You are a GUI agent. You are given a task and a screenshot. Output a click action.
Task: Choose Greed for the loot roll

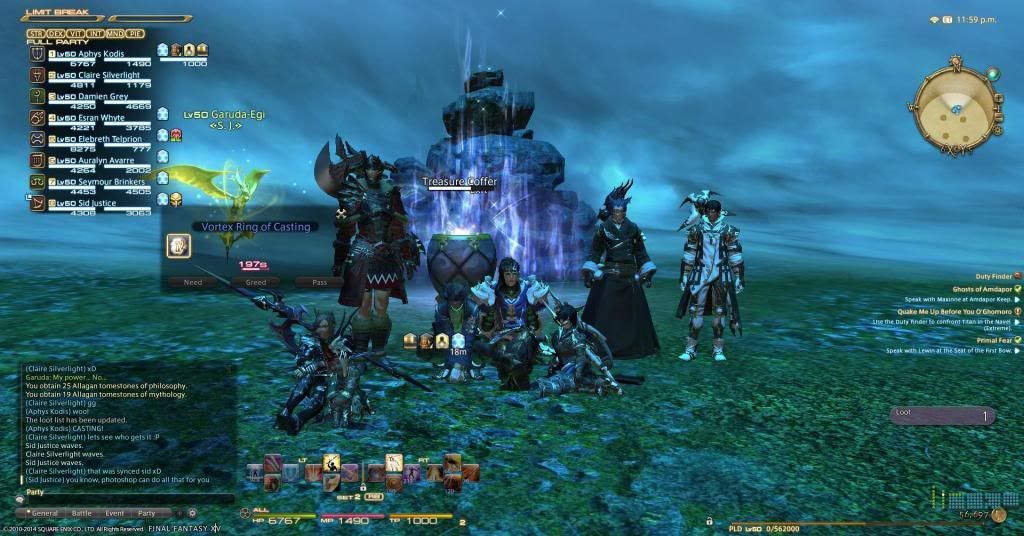point(255,282)
